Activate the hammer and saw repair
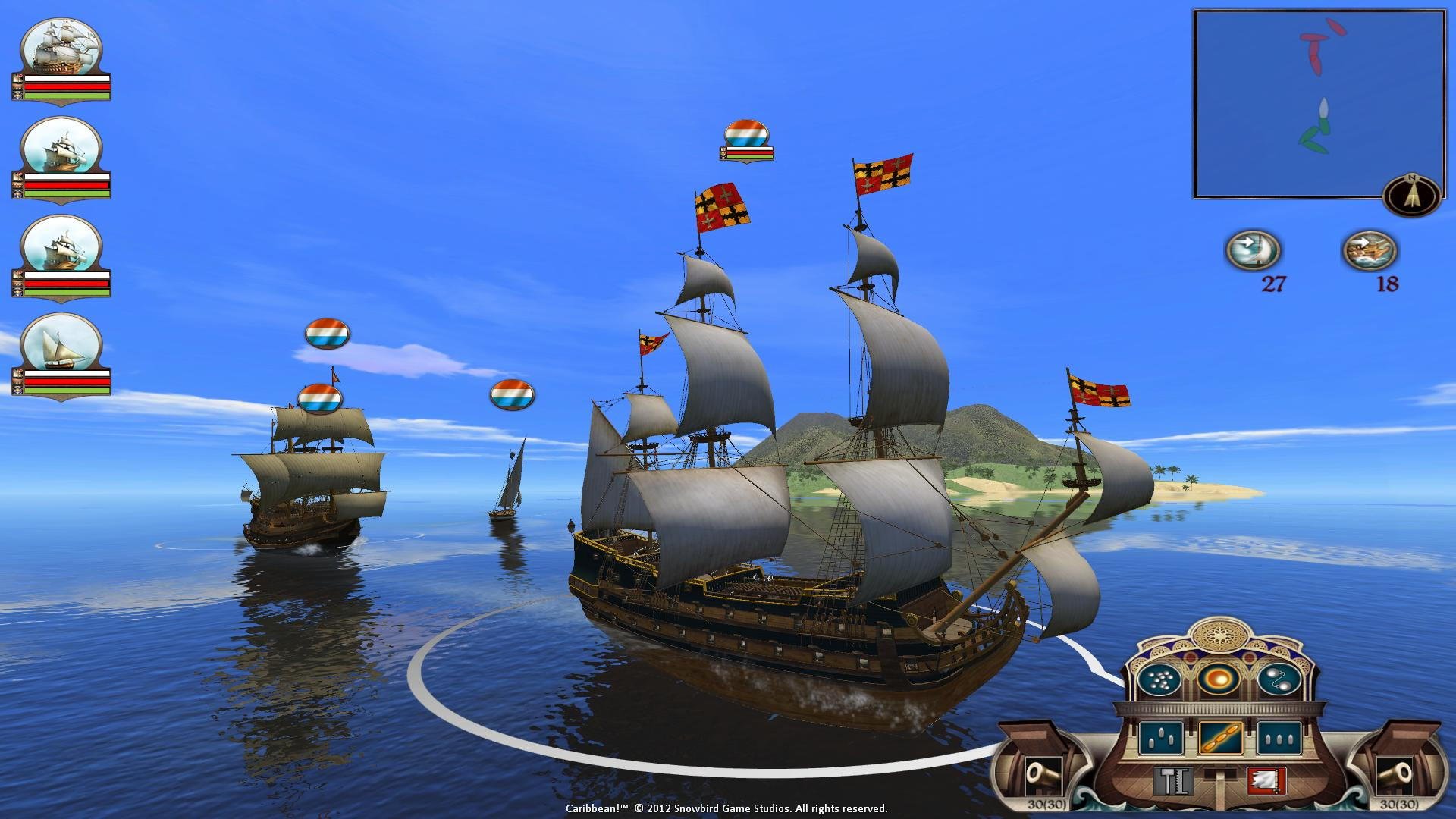1456x819 pixels. click(x=1173, y=780)
